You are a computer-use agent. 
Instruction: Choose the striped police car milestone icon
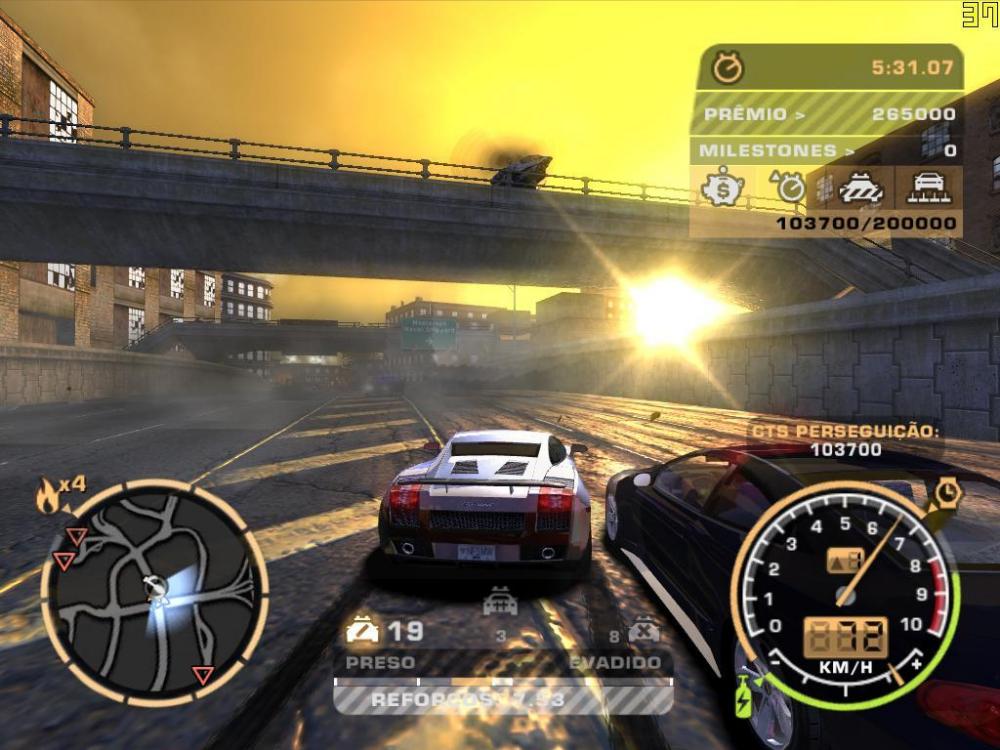860,187
